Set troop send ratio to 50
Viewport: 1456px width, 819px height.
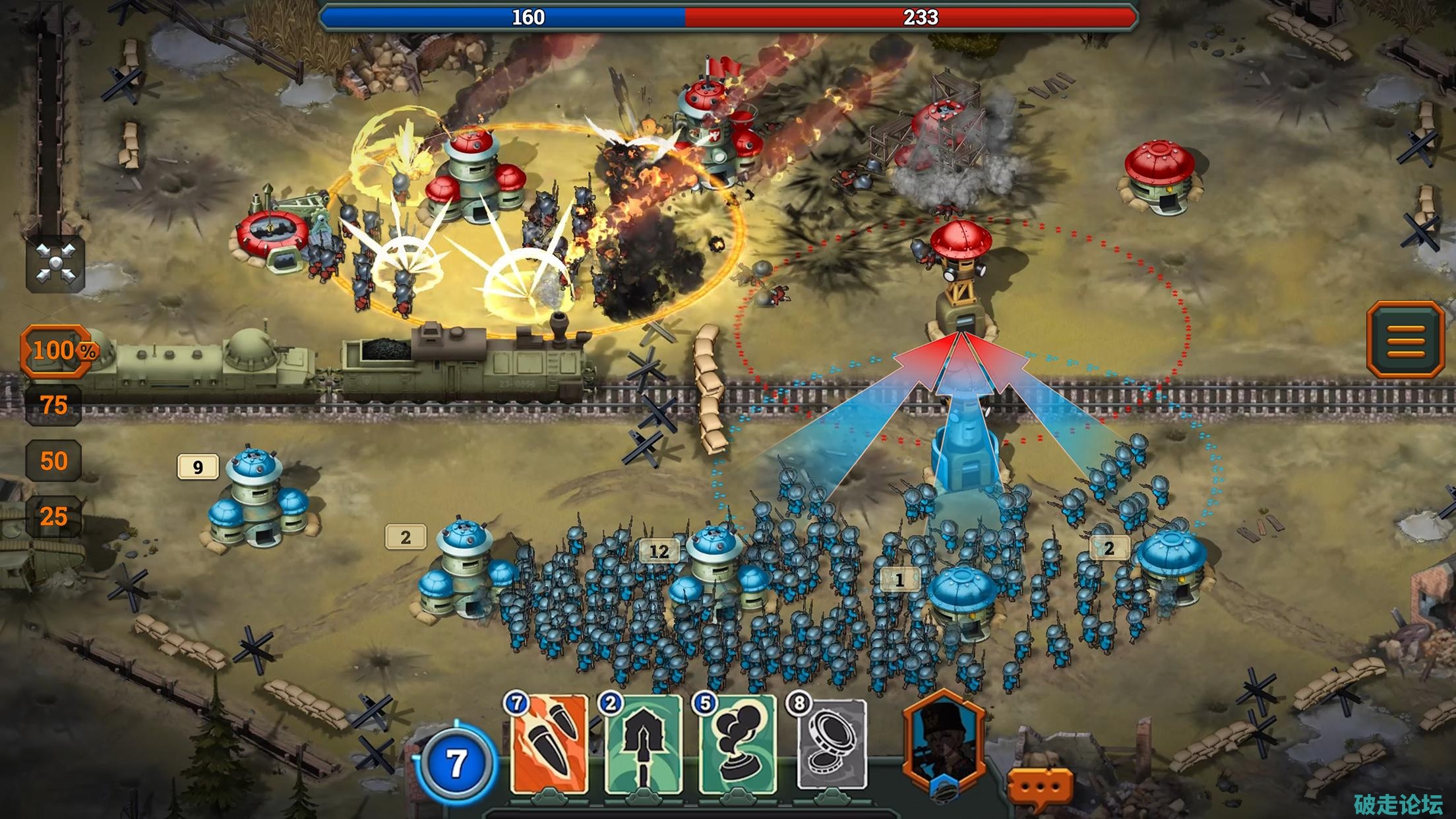coord(54,461)
